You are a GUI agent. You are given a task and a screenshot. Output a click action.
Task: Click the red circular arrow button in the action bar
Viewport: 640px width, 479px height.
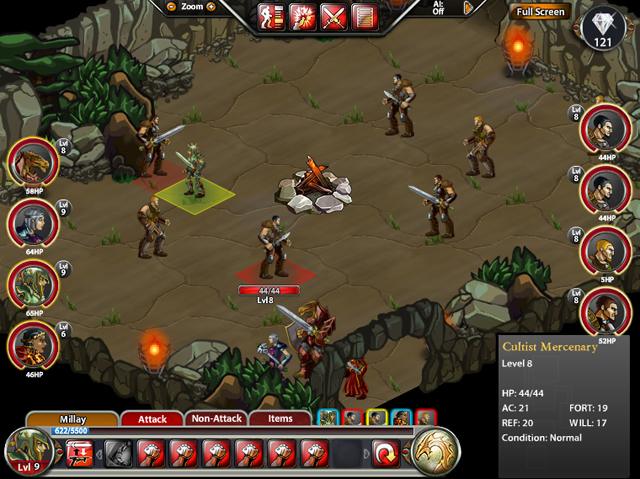[386, 454]
